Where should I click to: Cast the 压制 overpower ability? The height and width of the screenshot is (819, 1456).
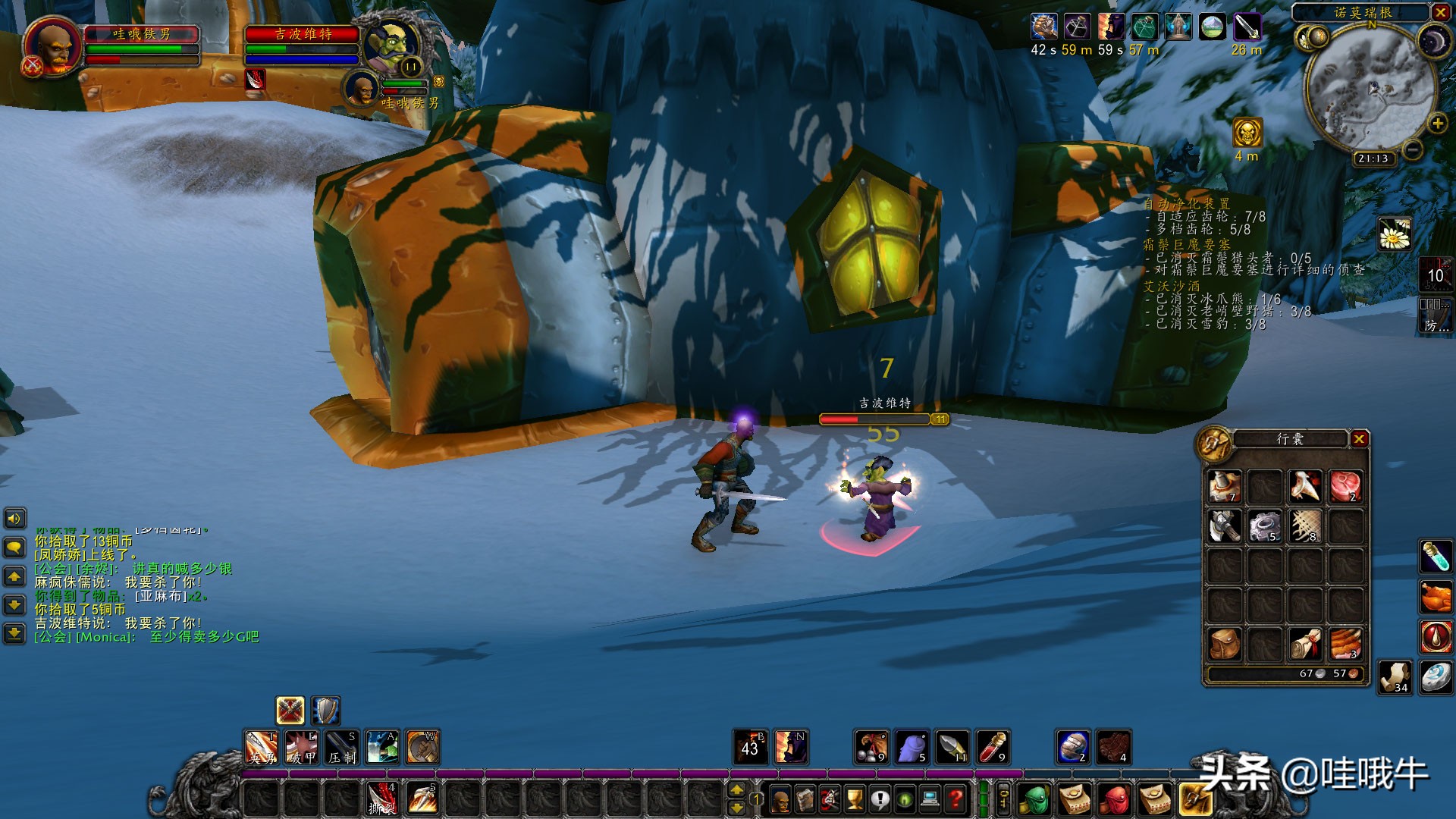341,747
